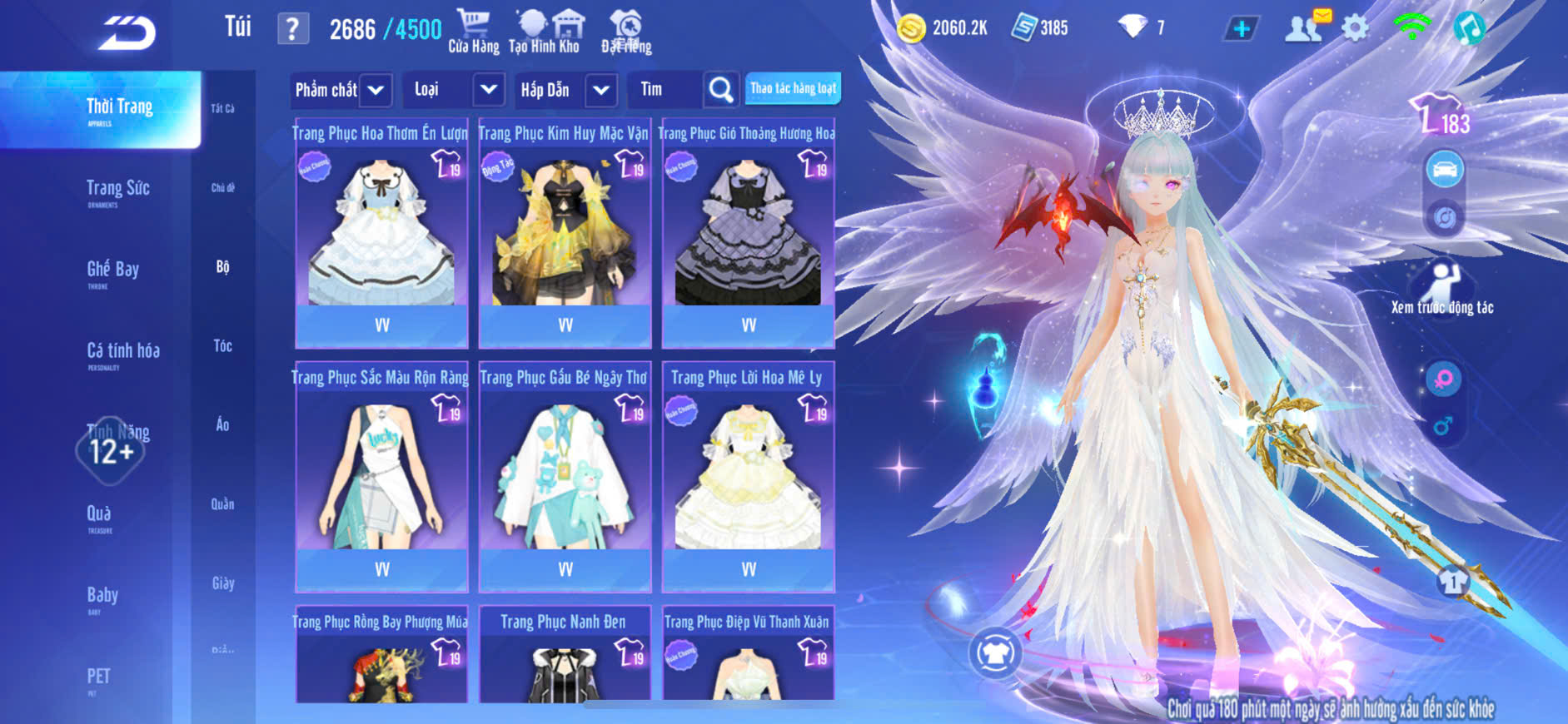Switch to the Ghế Bay tab
Screen dimensions: 1568x724
point(113,271)
